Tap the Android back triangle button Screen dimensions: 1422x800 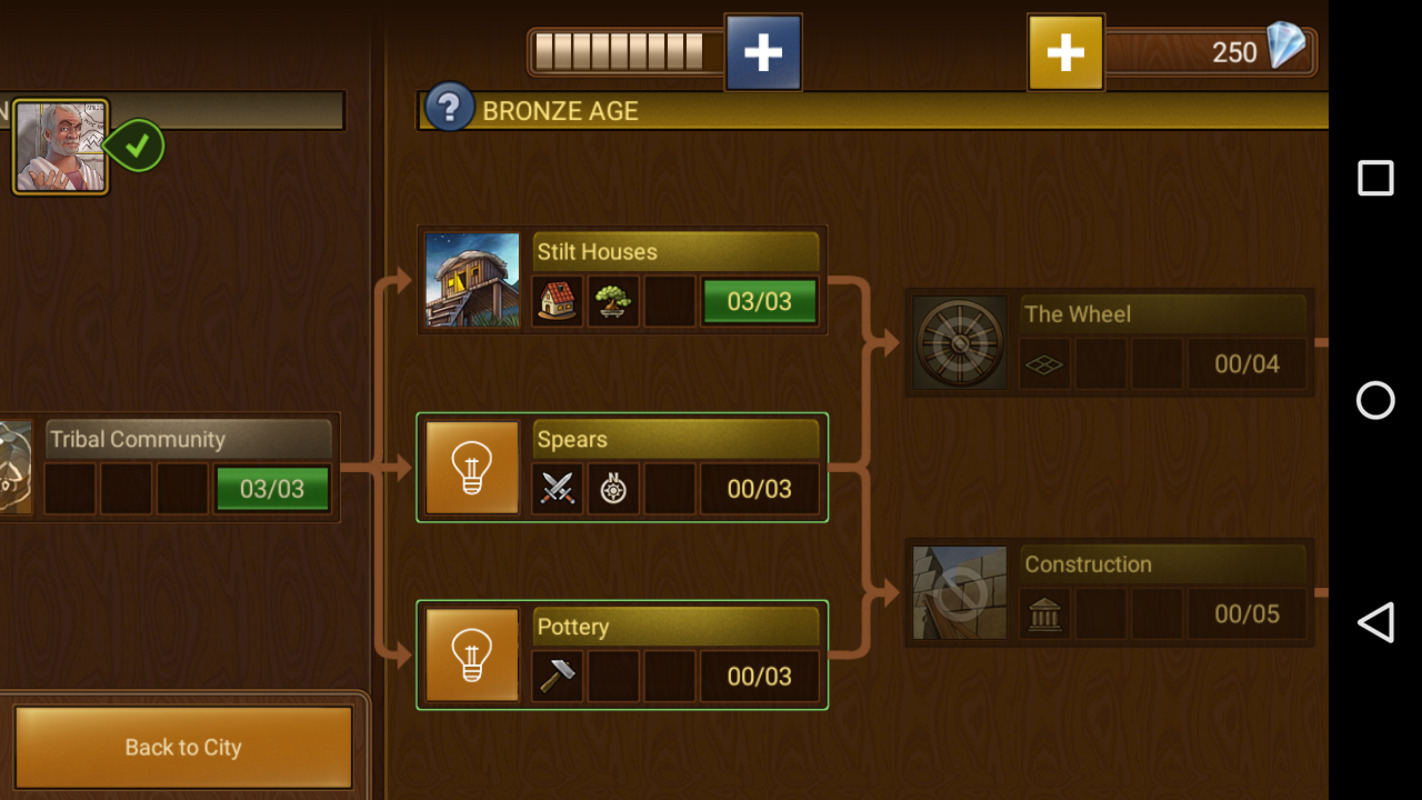pos(1375,622)
